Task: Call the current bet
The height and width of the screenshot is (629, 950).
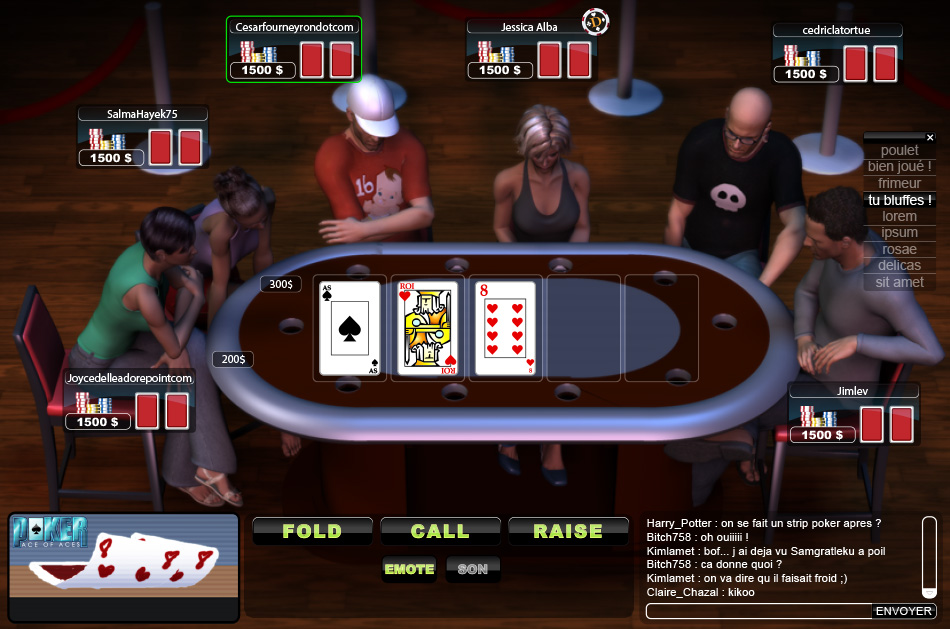Action: pos(440,531)
